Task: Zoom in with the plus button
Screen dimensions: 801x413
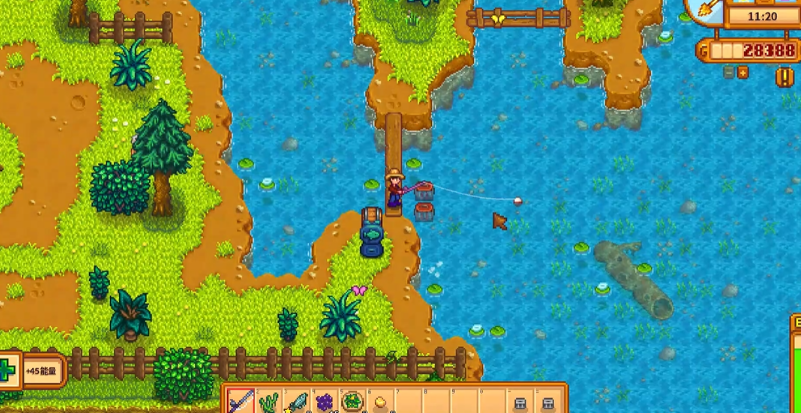Action: tap(742, 72)
